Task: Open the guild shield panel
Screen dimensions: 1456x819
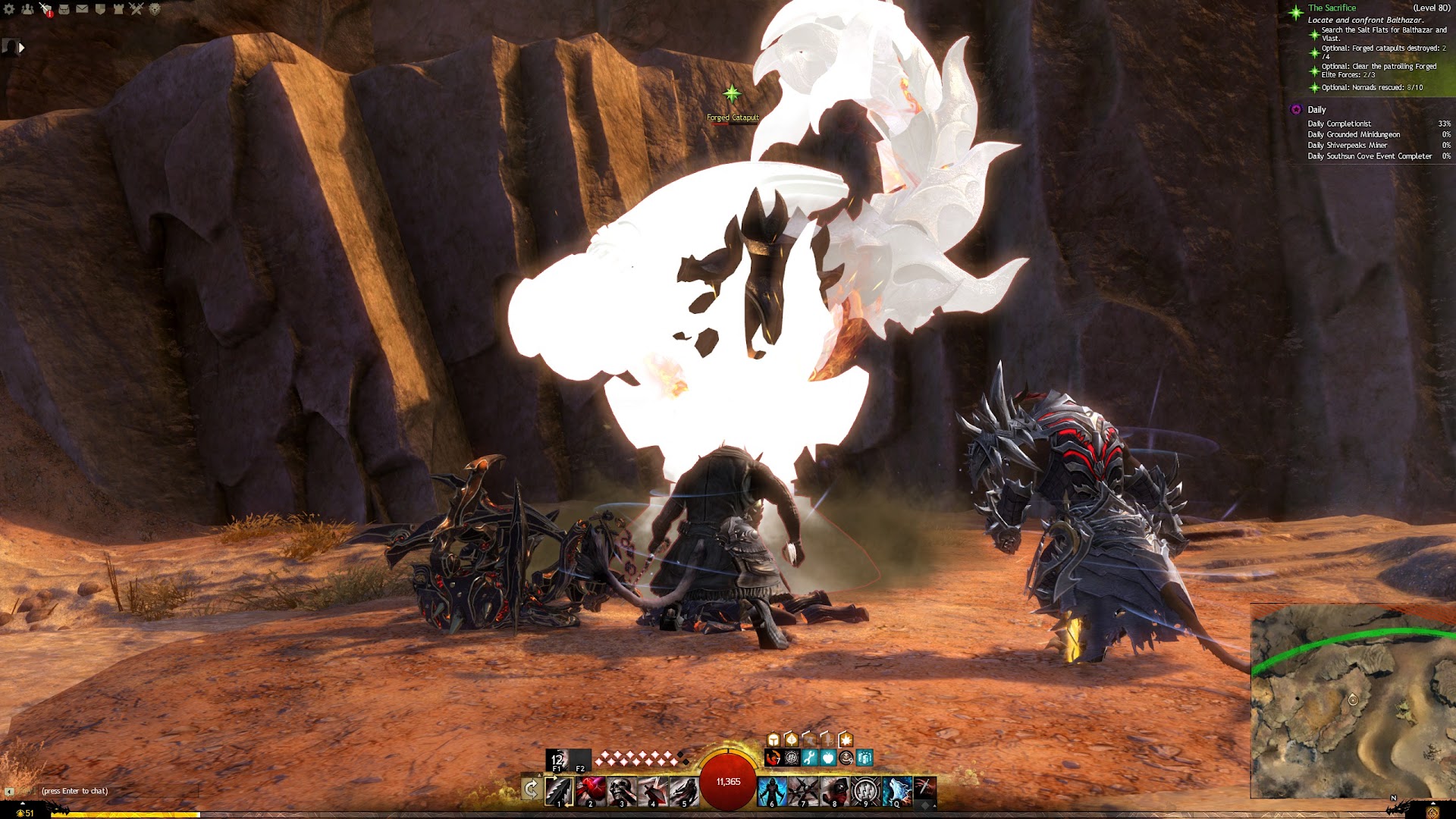Action: point(100,9)
